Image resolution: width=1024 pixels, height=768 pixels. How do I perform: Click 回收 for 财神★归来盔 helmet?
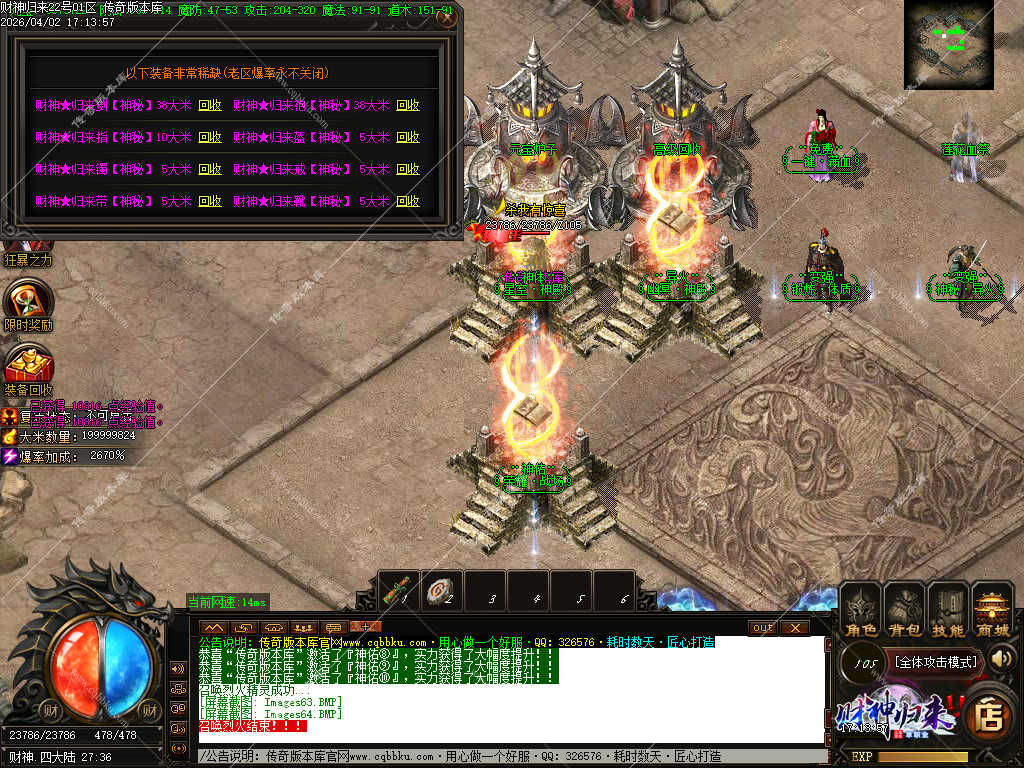(x=408, y=137)
